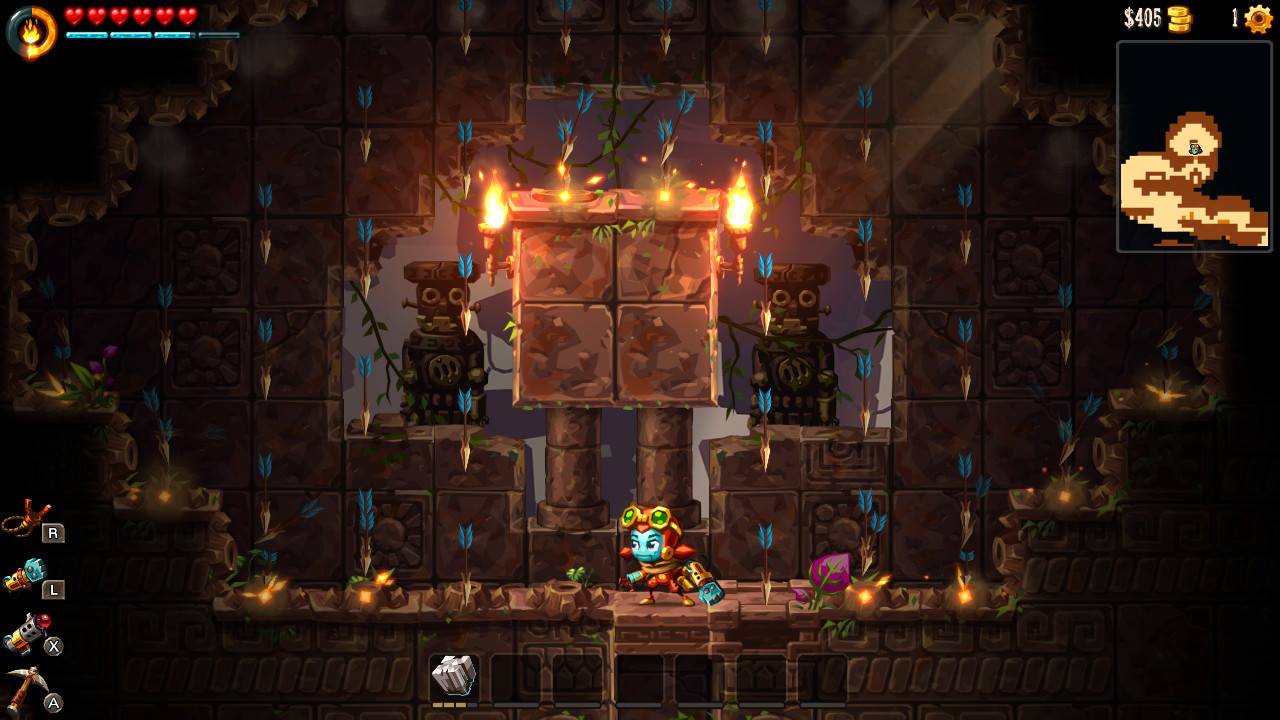Activate the red-tipped jackhammer tool
The width and height of the screenshot is (1280, 720).
click(x=27, y=634)
